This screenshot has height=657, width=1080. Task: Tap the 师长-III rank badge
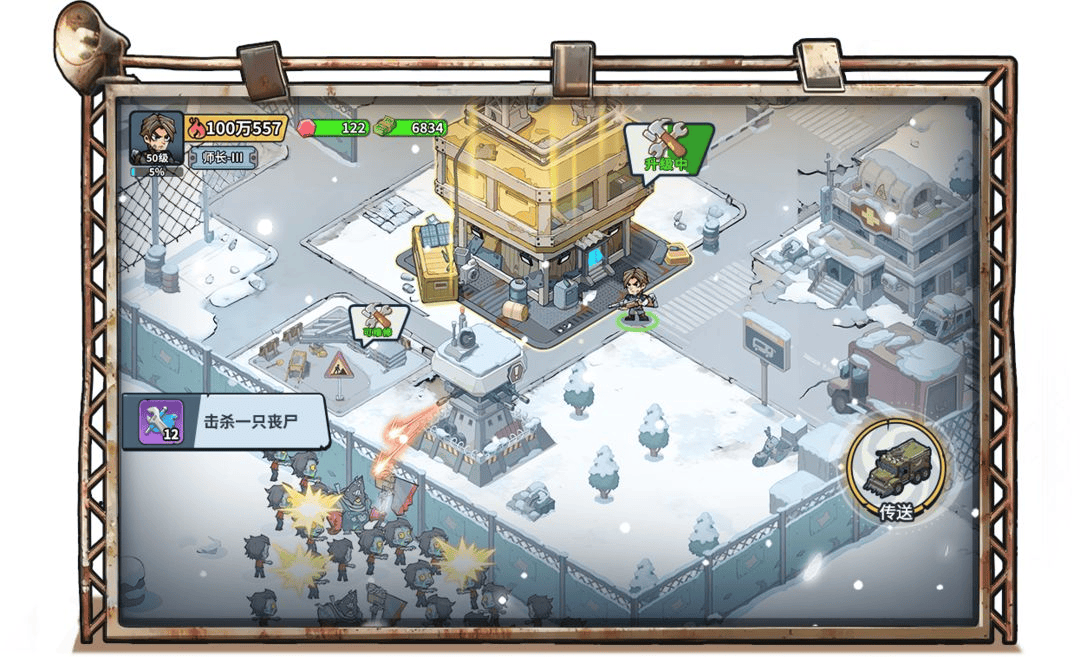click(222, 157)
